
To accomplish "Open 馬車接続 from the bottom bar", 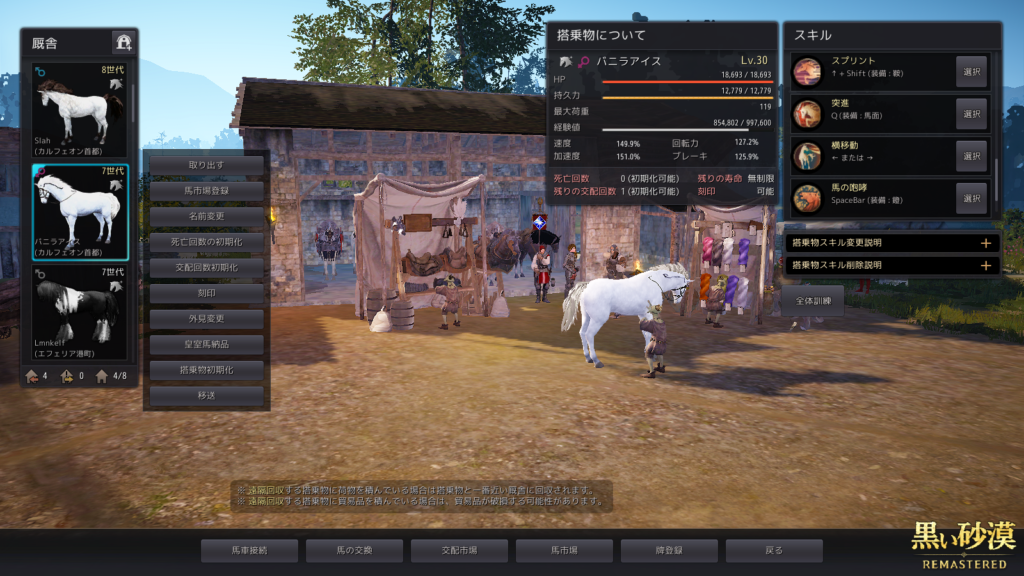I will (x=249, y=550).
